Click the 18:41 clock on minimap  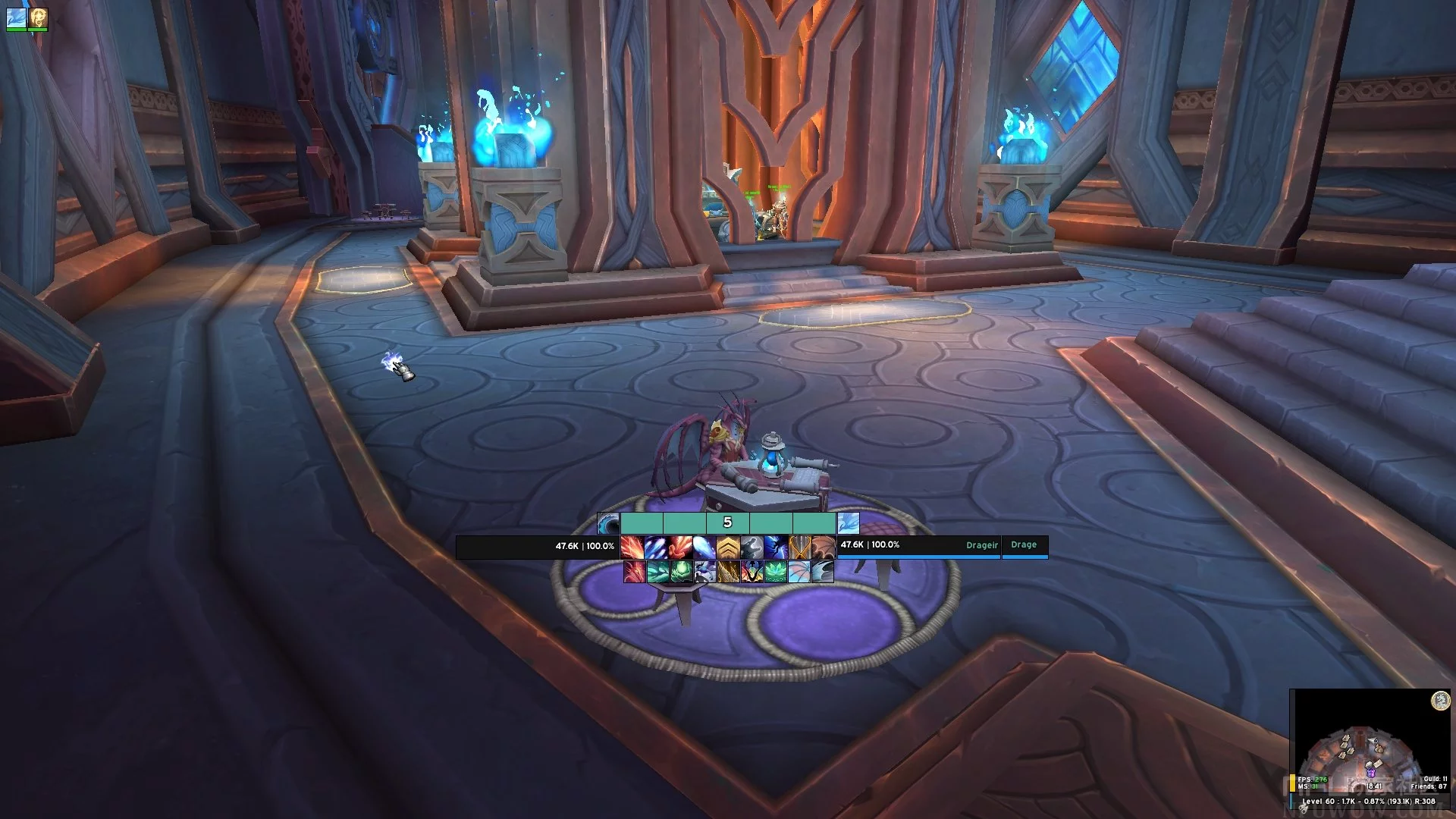coord(1374,786)
